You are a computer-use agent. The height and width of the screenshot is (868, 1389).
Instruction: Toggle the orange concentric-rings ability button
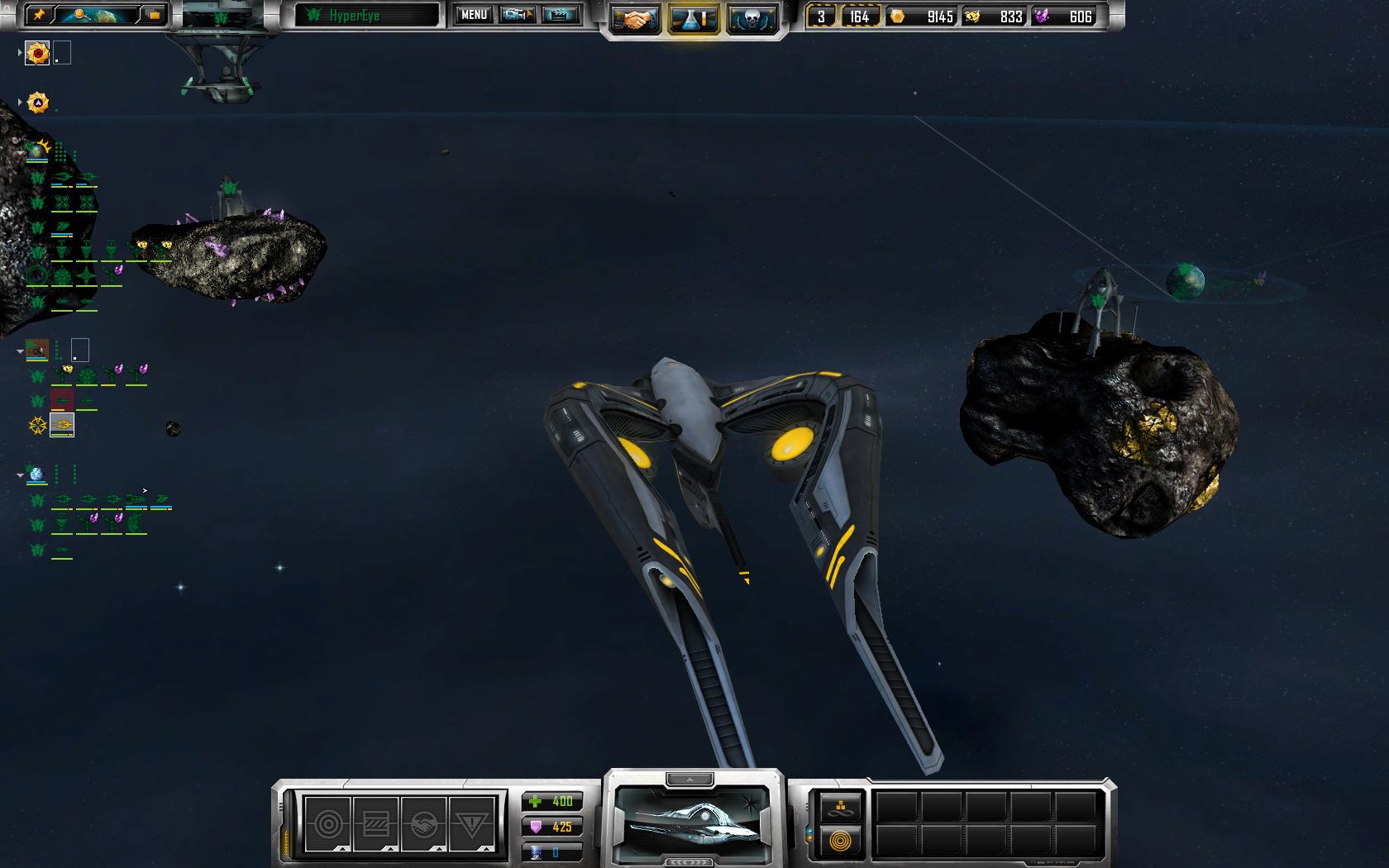tap(841, 842)
